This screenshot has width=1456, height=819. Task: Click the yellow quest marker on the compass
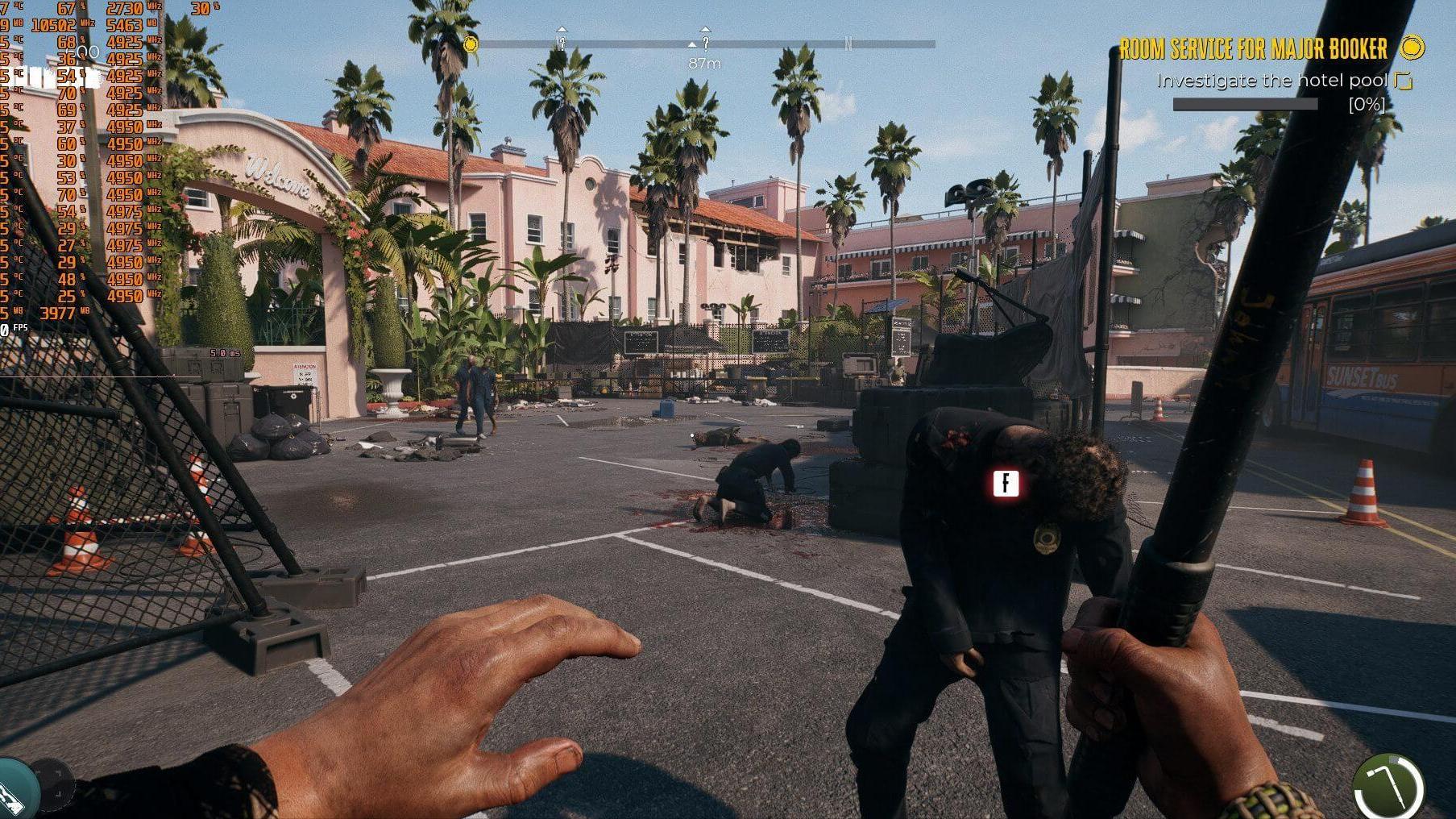471,44
